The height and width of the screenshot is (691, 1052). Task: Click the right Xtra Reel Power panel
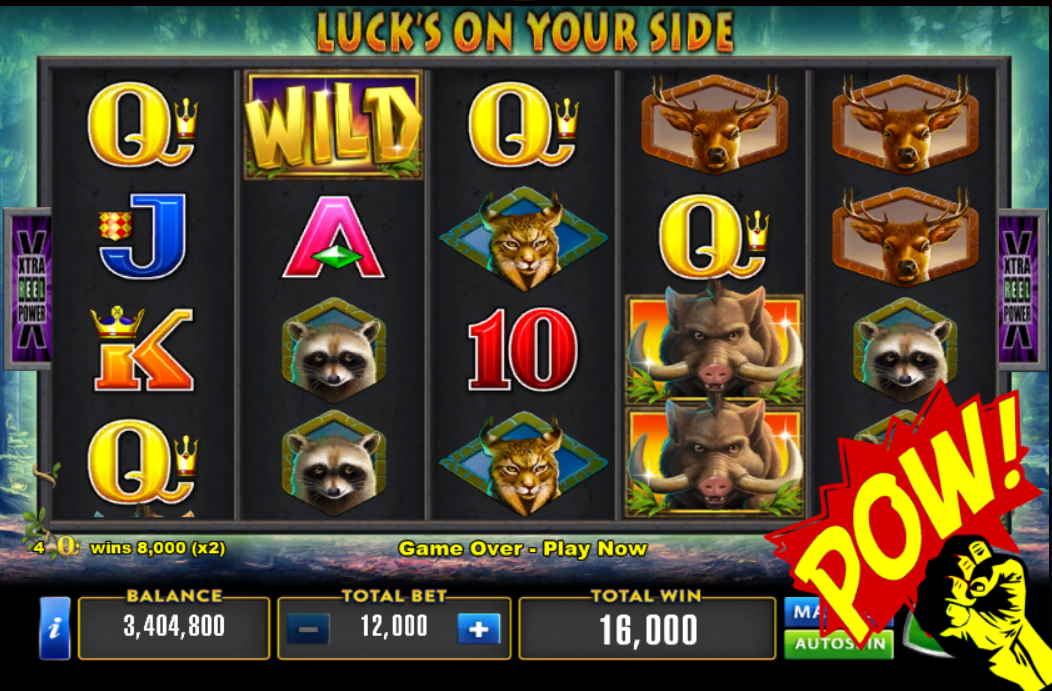tap(1020, 290)
